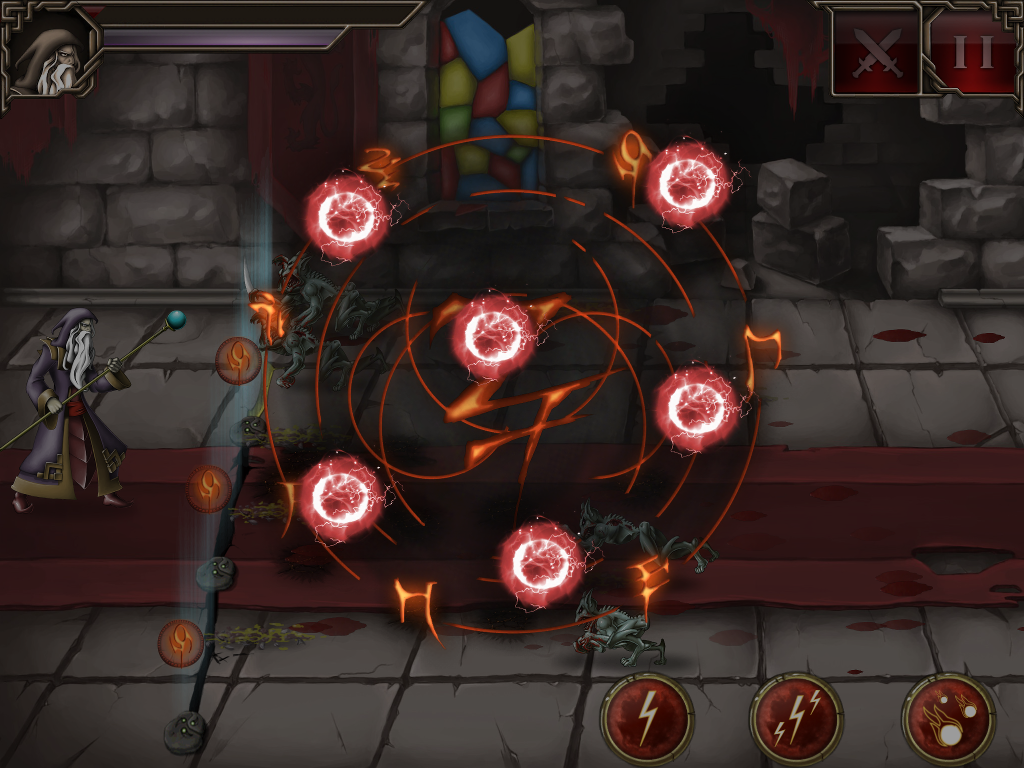Pause the game
This screenshot has height=768, width=1024.
[x=972, y=50]
